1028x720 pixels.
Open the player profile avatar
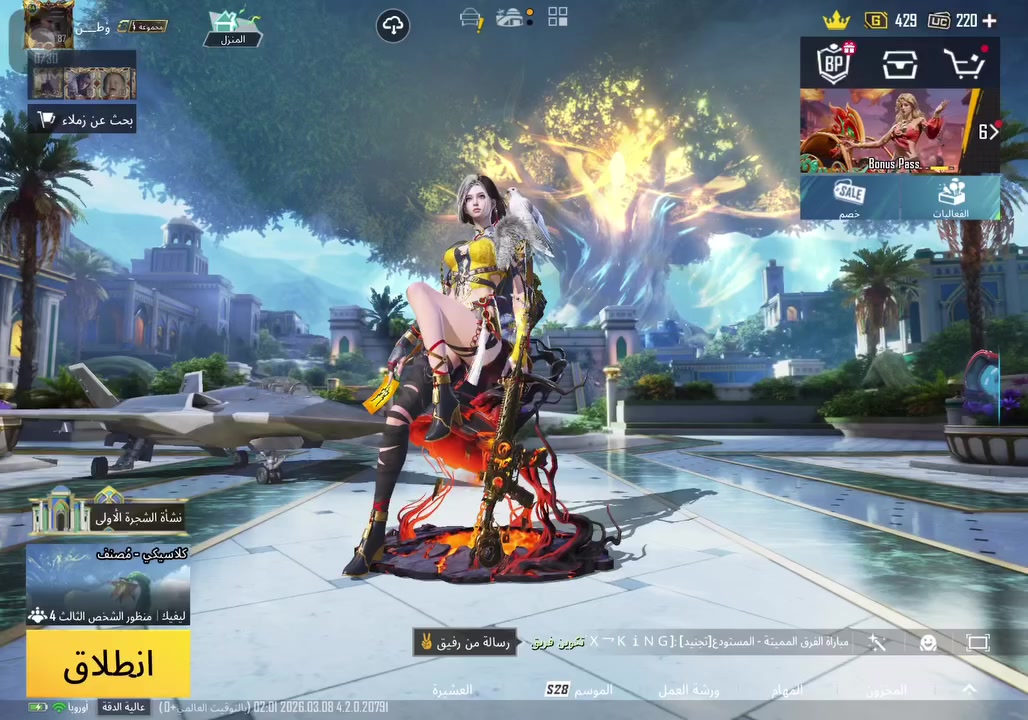tap(48, 25)
